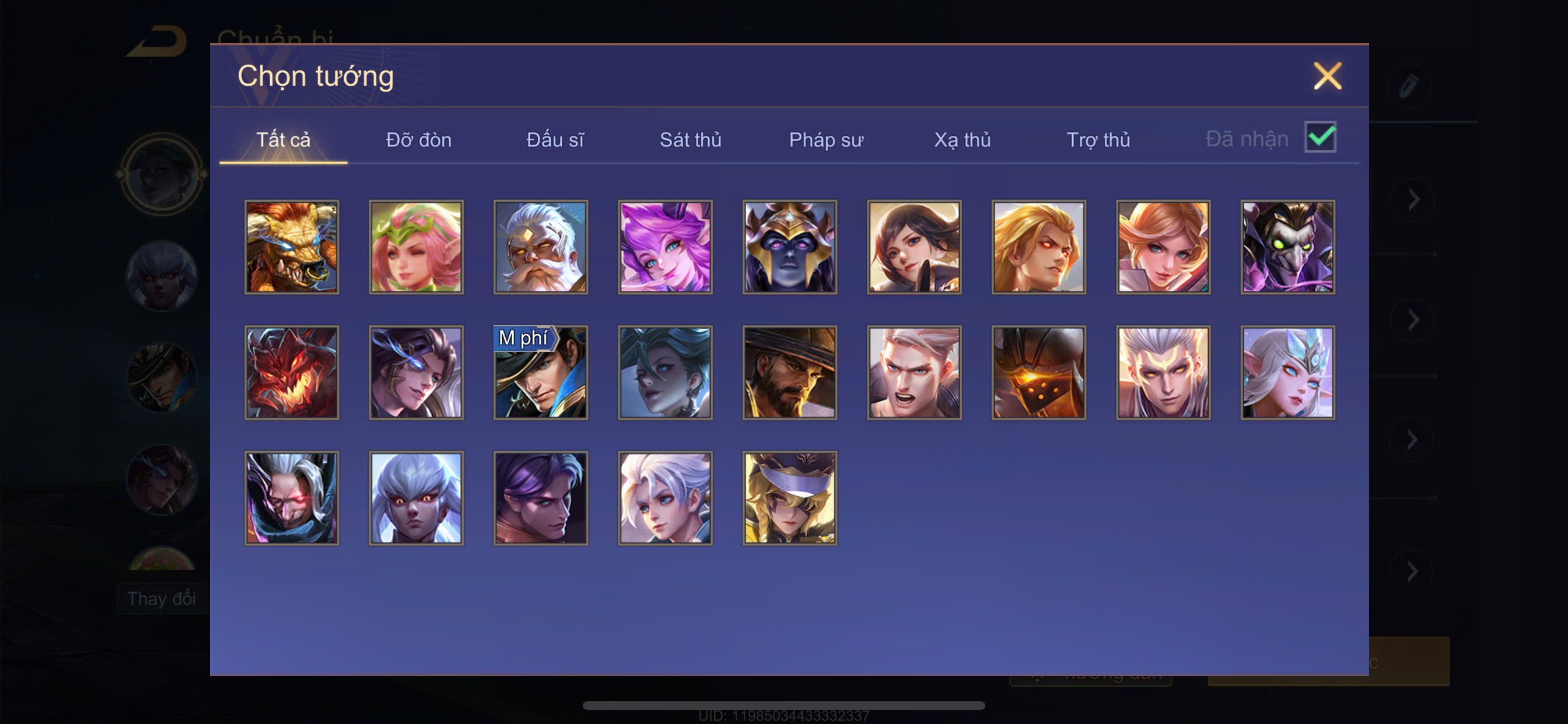Switch to the Đỡ đòn tab
1568x724 pixels.
click(419, 140)
